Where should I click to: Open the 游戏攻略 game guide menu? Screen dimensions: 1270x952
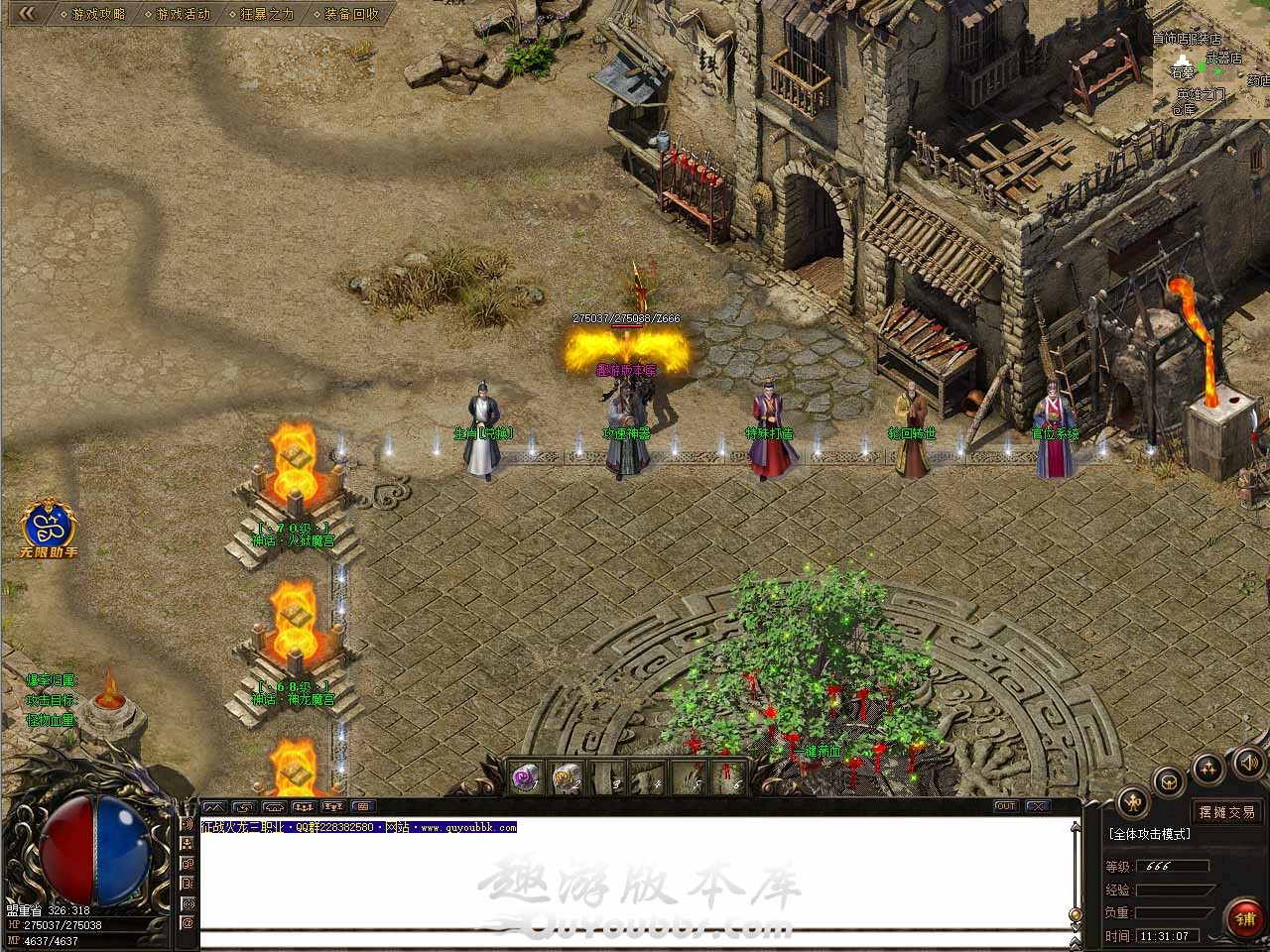coord(99,14)
